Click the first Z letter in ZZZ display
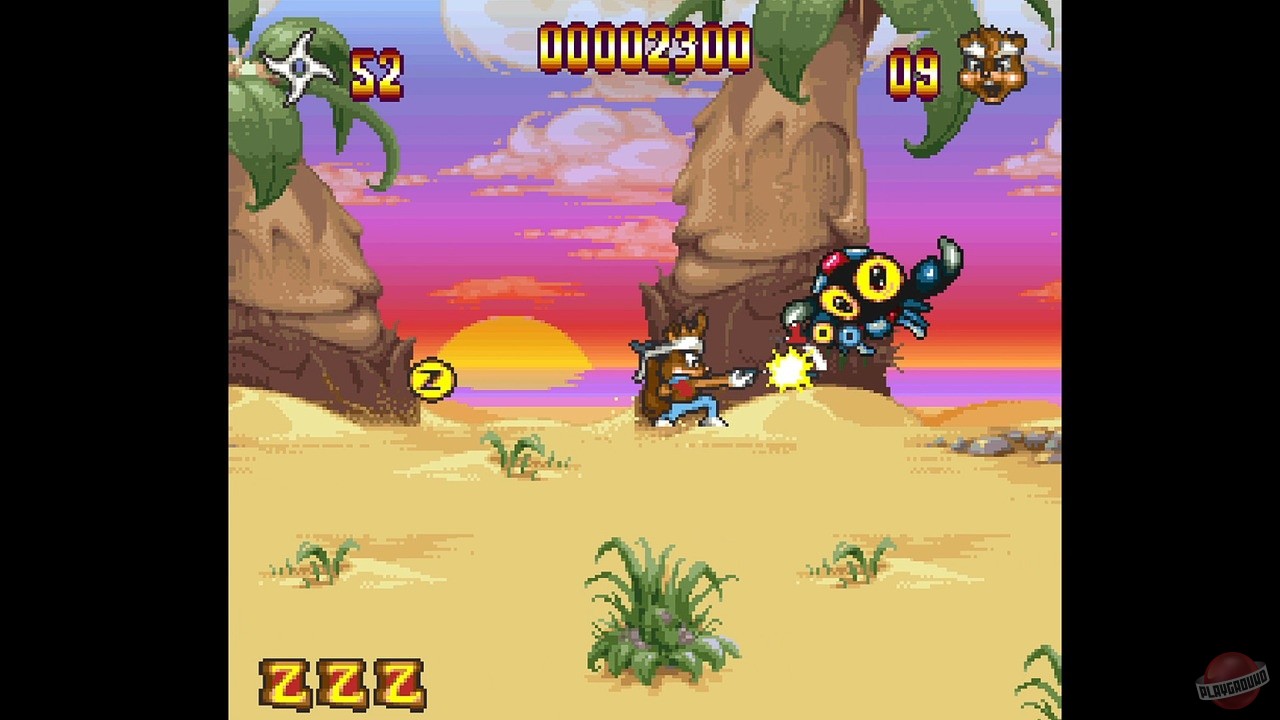The height and width of the screenshot is (720, 1280). click(x=285, y=683)
